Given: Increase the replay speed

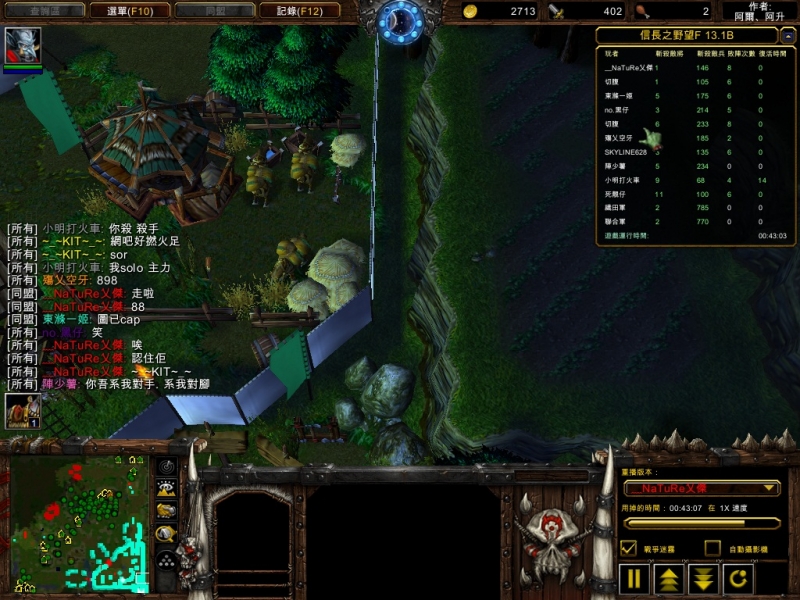Looking at the screenshot, I should [668, 578].
